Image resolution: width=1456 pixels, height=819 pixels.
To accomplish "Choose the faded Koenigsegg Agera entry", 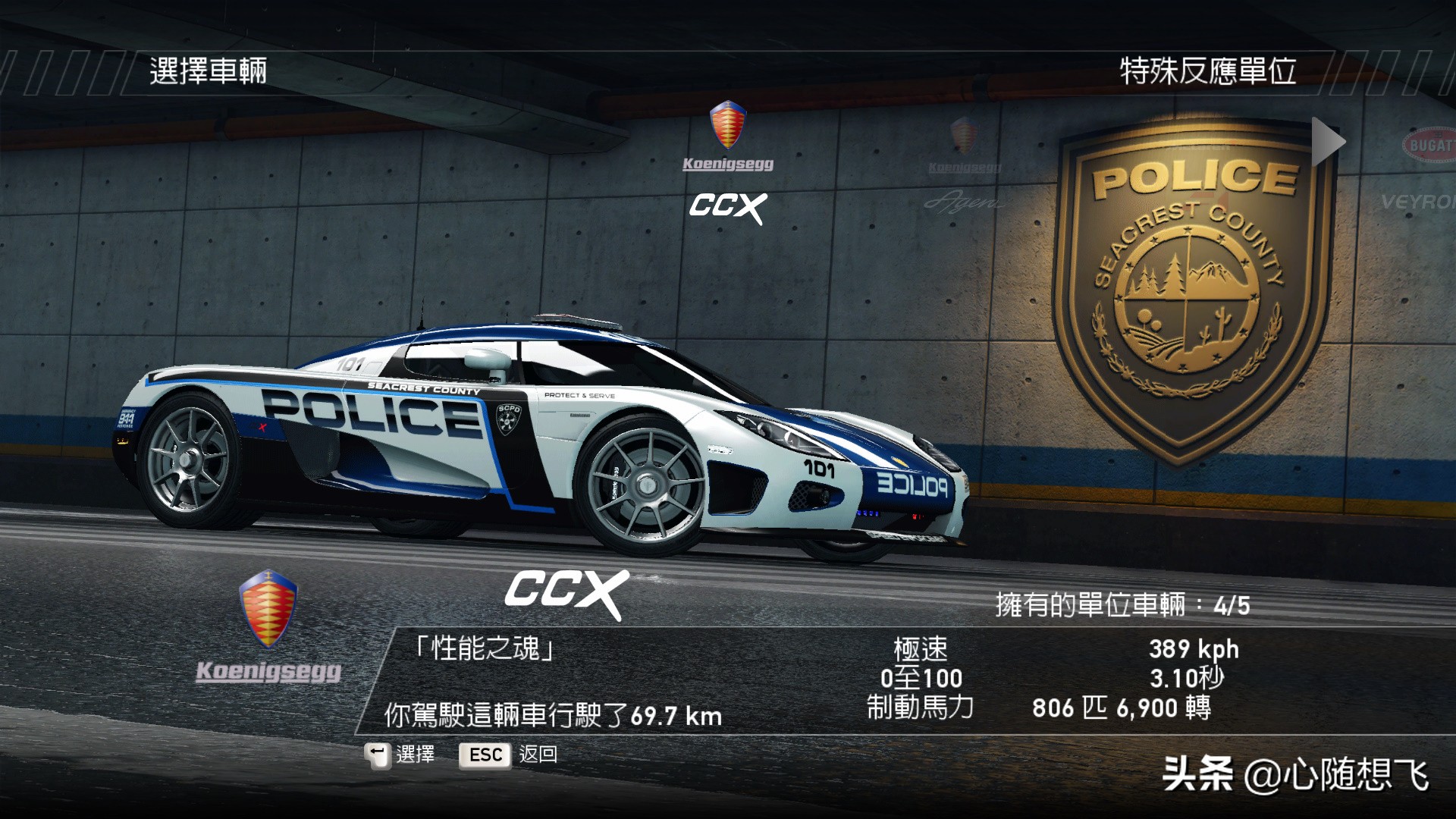I will tap(964, 168).
